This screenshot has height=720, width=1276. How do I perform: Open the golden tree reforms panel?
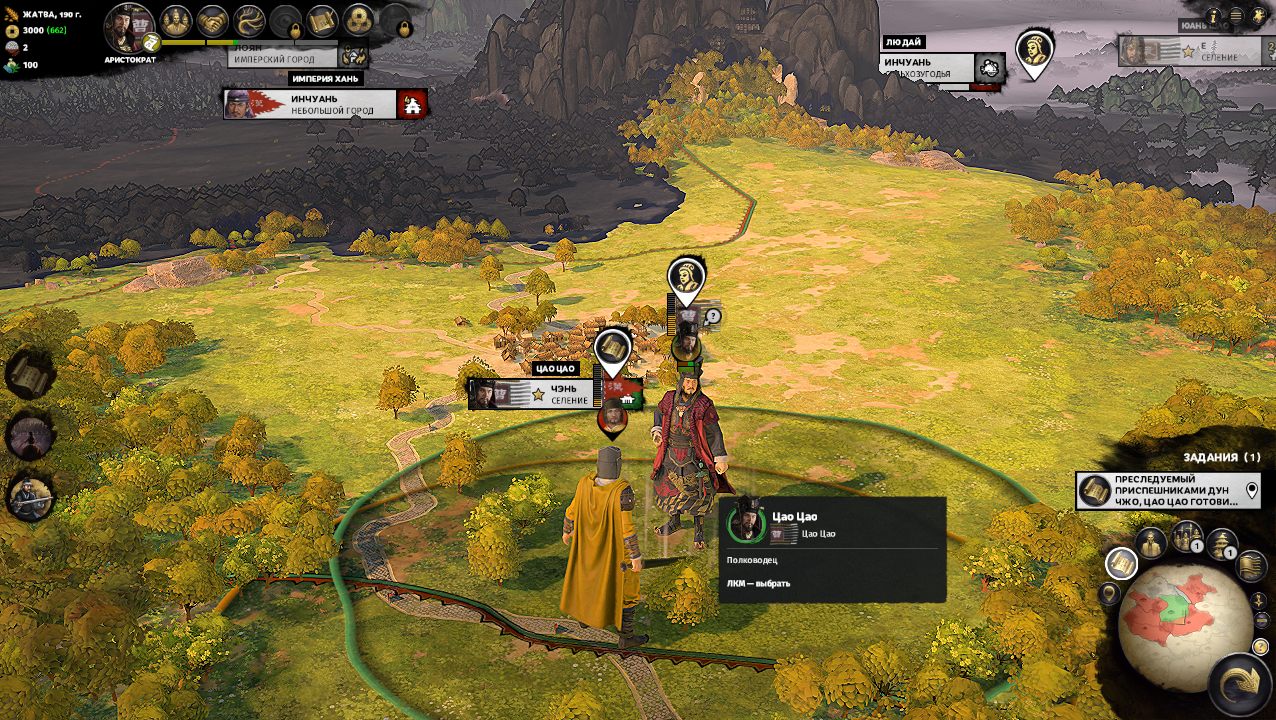[249, 21]
